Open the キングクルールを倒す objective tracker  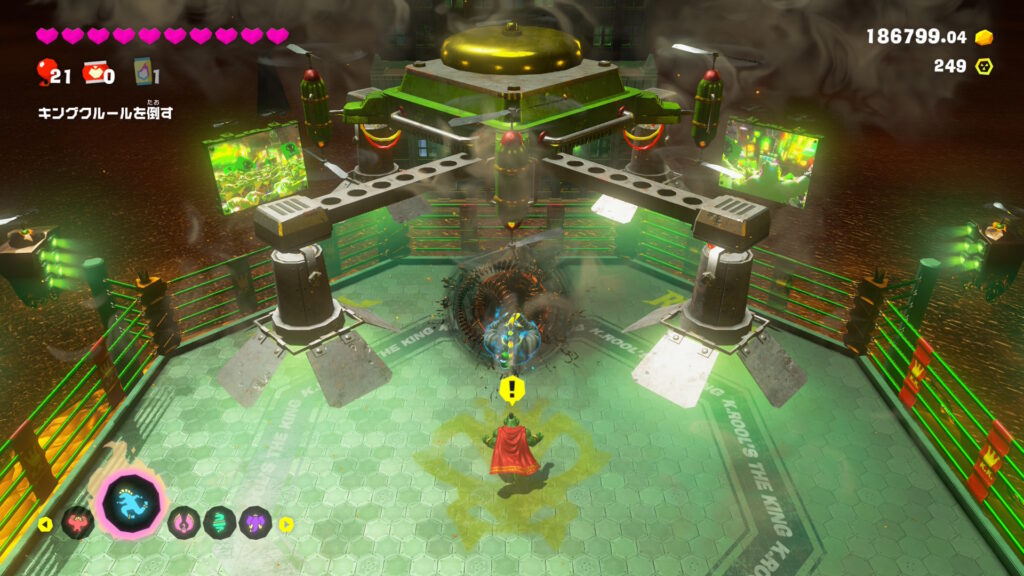tap(105, 113)
